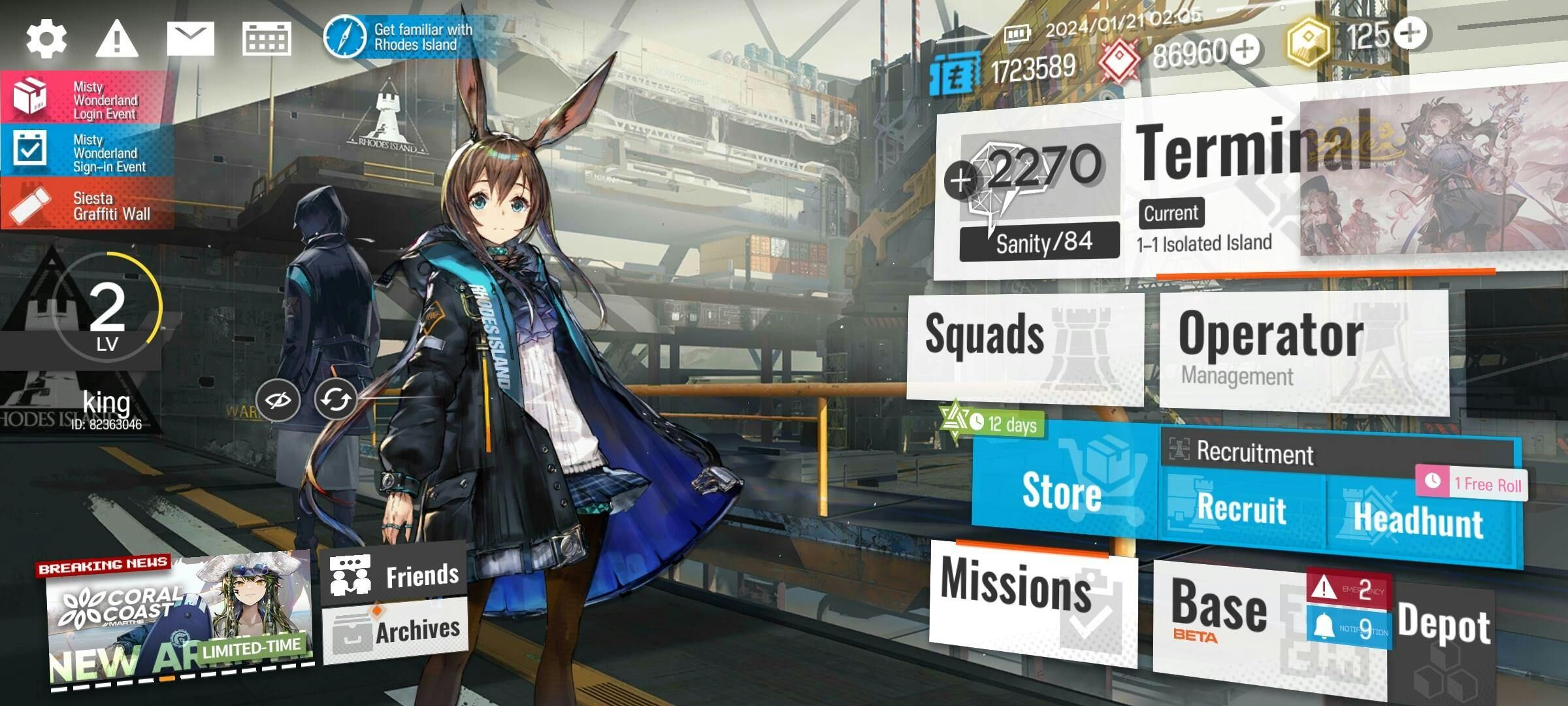This screenshot has height=706, width=1568.
Task: Open the Archives
Action: (396, 631)
